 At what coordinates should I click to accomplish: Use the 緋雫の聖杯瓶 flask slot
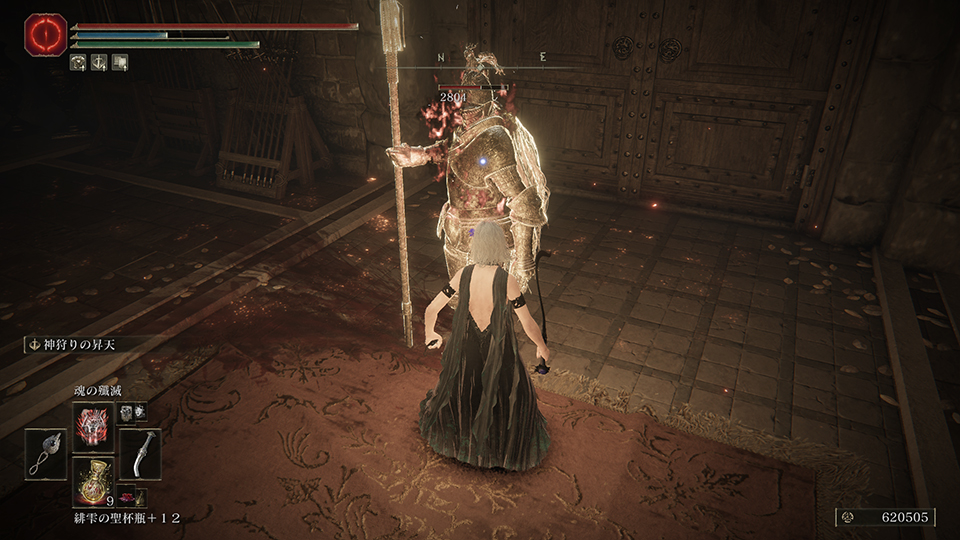click(92, 479)
